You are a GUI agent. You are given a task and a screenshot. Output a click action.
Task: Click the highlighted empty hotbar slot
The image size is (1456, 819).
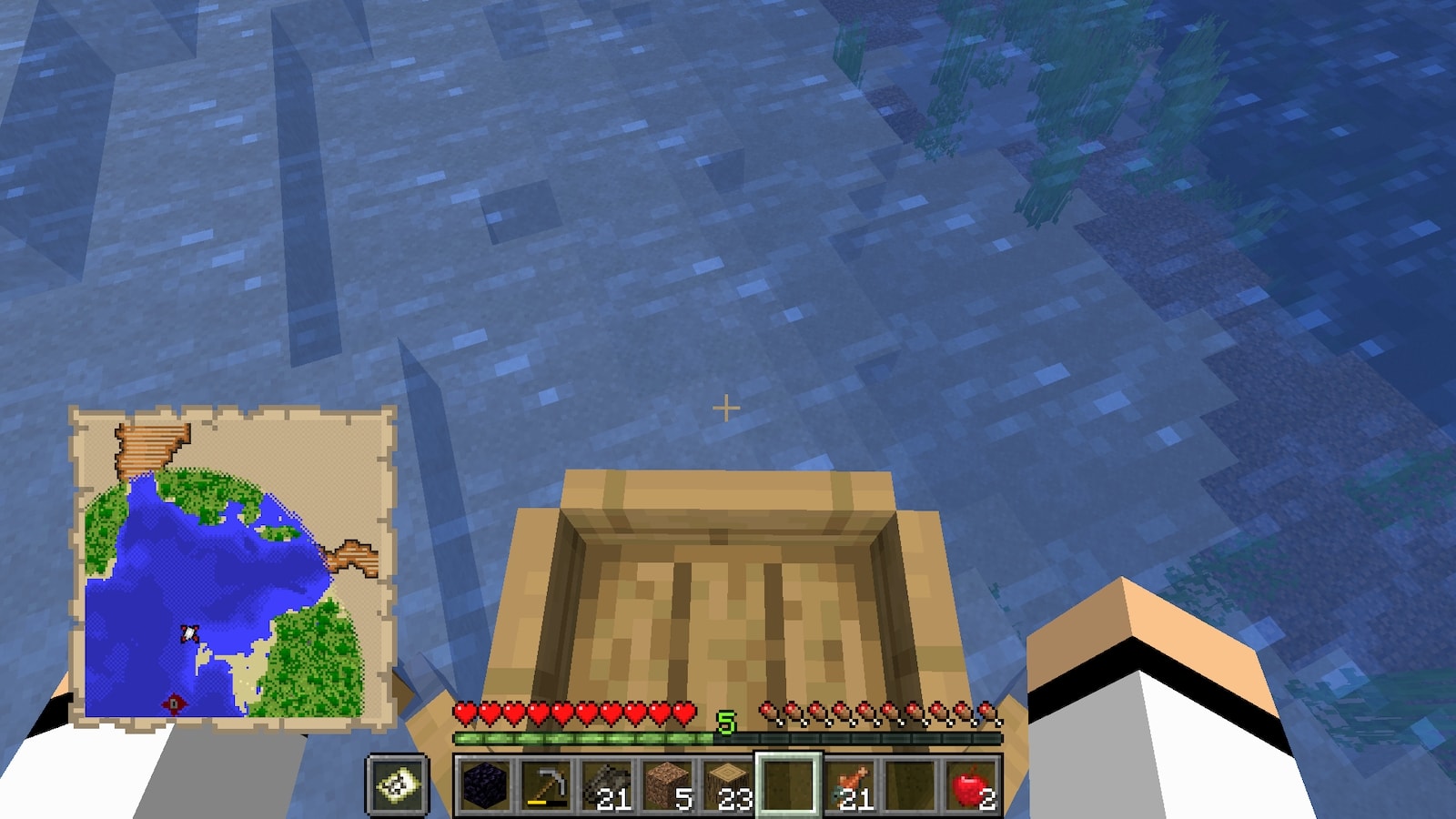[788, 784]
